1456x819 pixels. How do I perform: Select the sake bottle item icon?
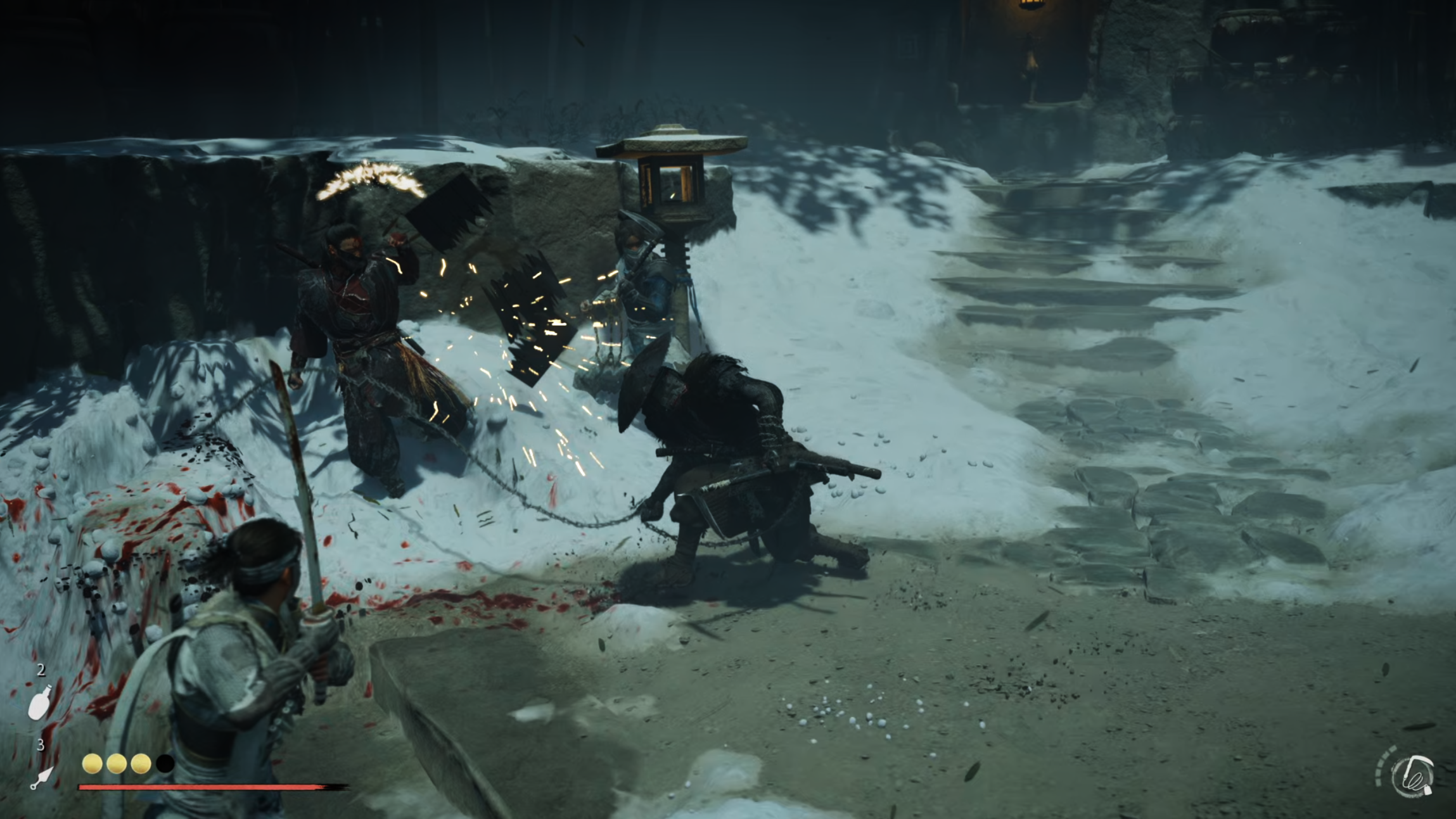click(x=39, y=702)
